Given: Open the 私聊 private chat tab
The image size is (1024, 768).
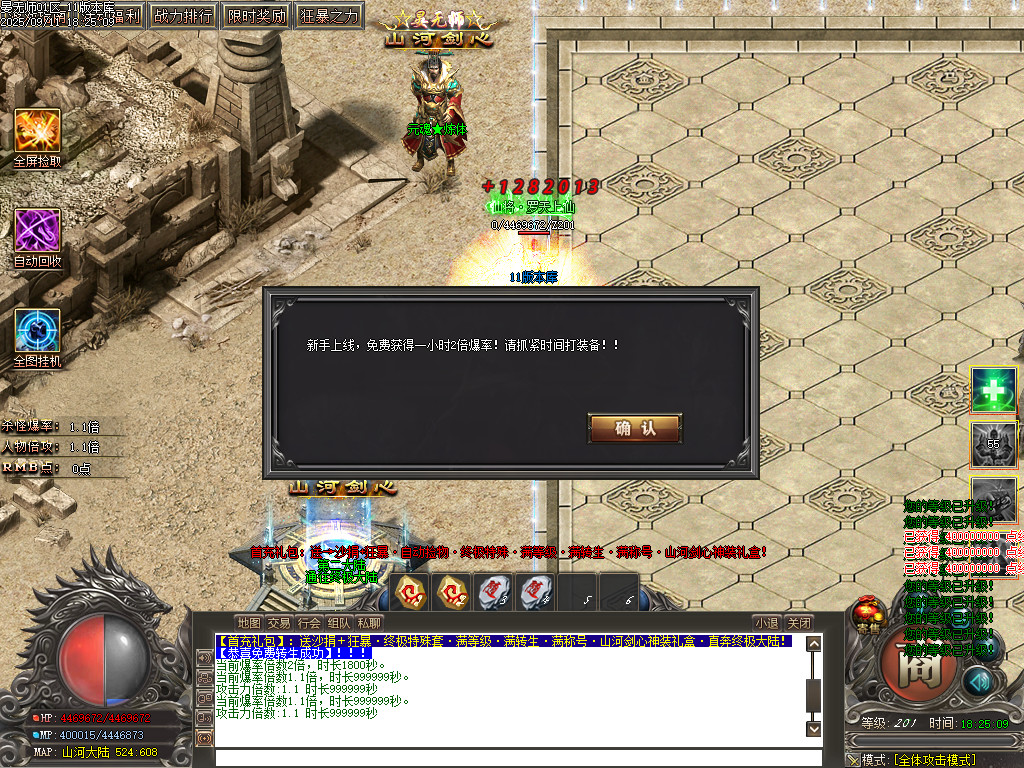Looking at the screenshot, I should pyautogui.click(x=369, y=622).
